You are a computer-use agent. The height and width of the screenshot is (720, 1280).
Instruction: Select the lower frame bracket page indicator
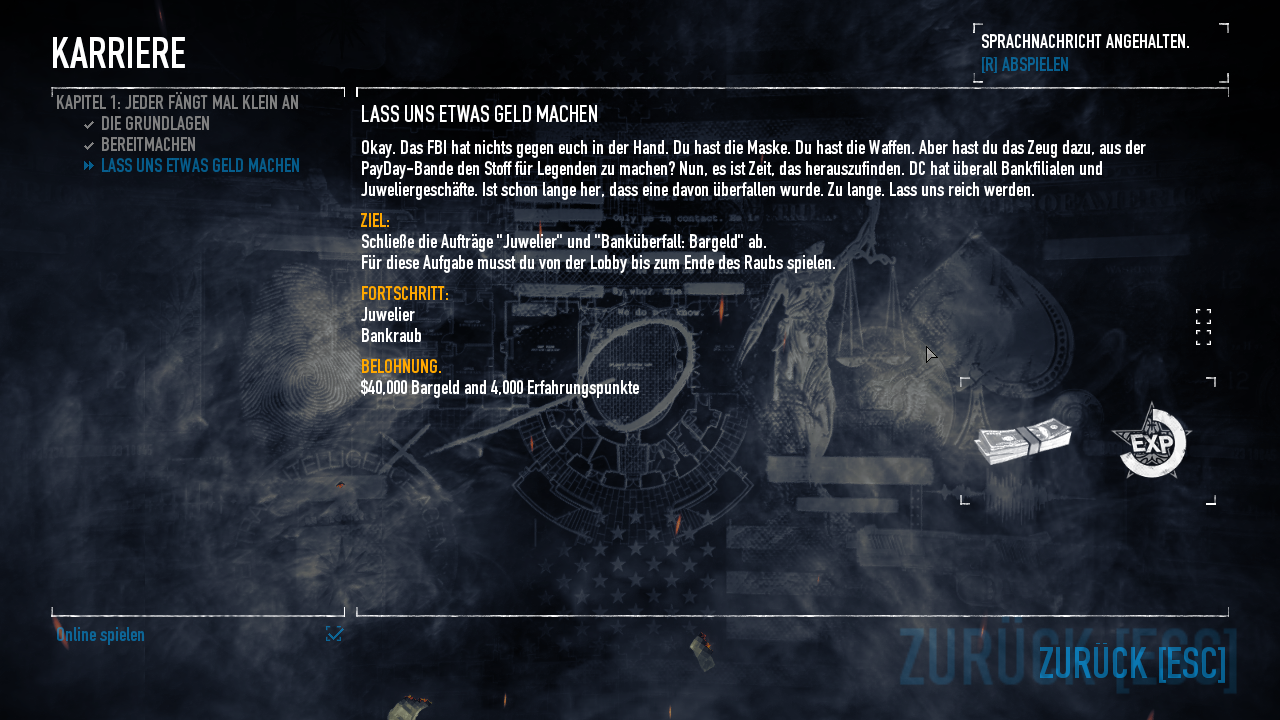click(x=1203, y=338)
